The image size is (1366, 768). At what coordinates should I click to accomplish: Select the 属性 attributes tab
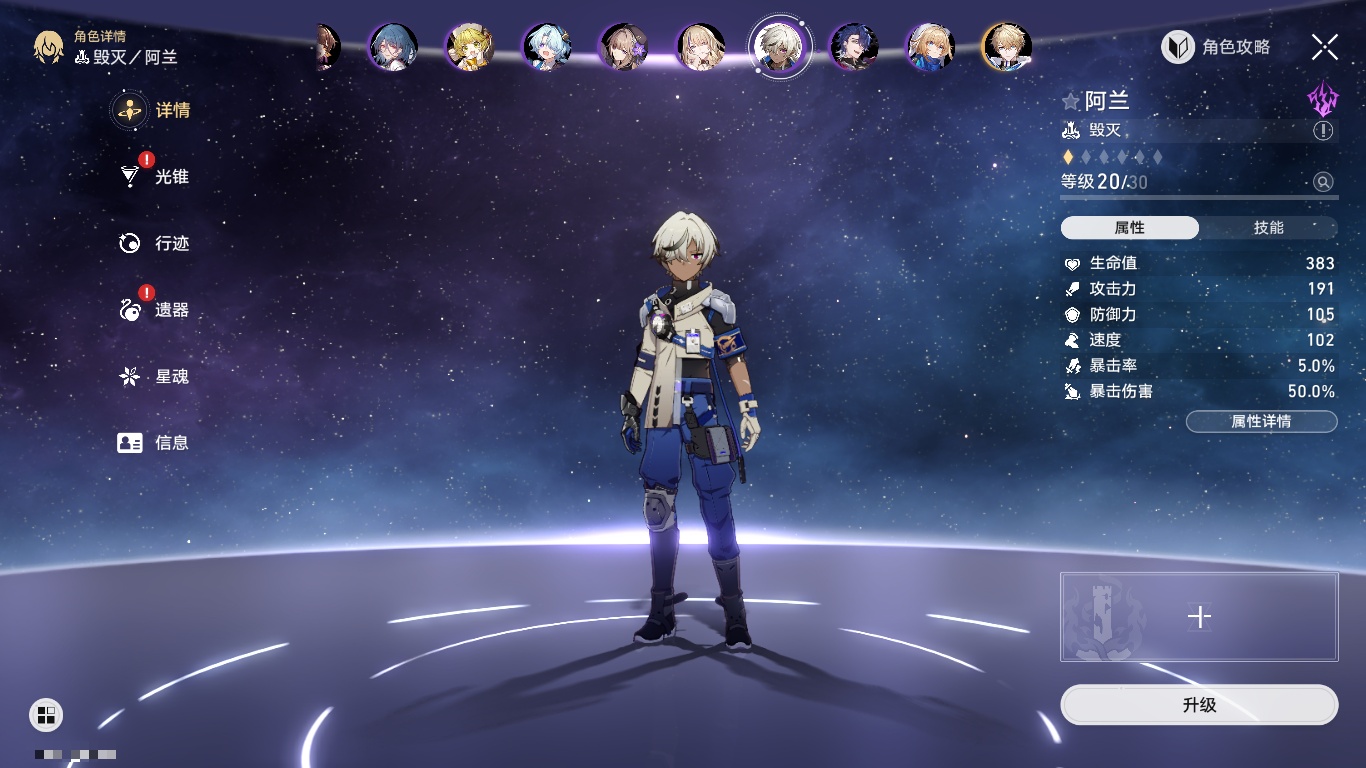point(1130,228)
